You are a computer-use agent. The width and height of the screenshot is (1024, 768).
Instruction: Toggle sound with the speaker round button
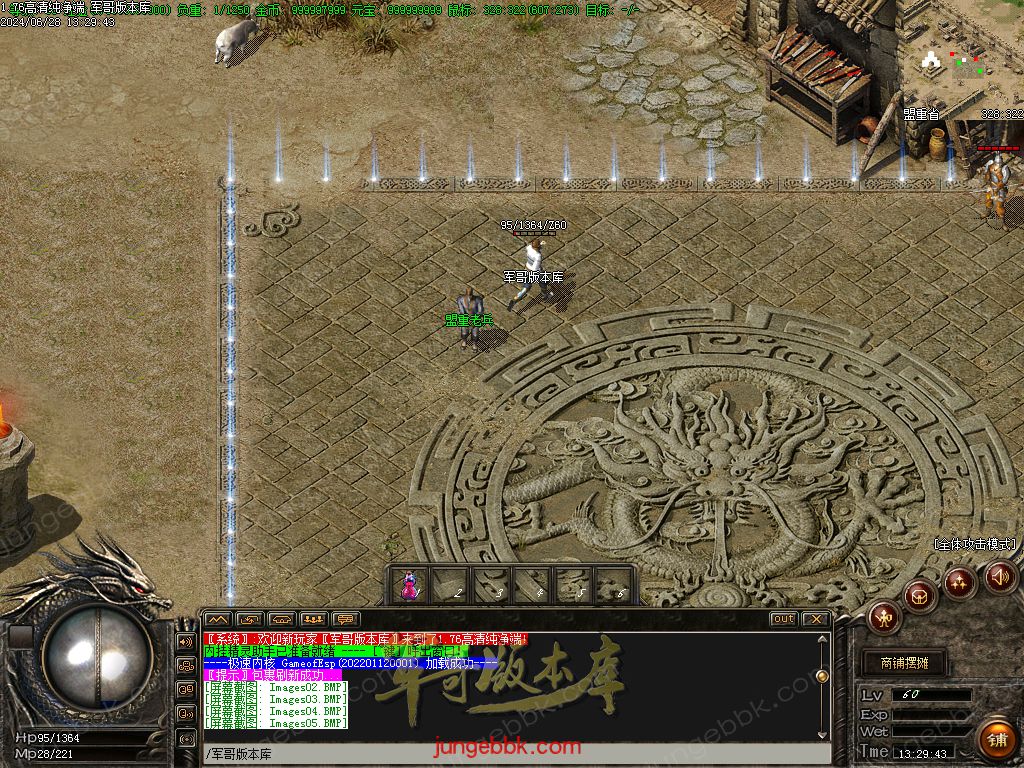pyautogui.click(x=1001, y=575)
